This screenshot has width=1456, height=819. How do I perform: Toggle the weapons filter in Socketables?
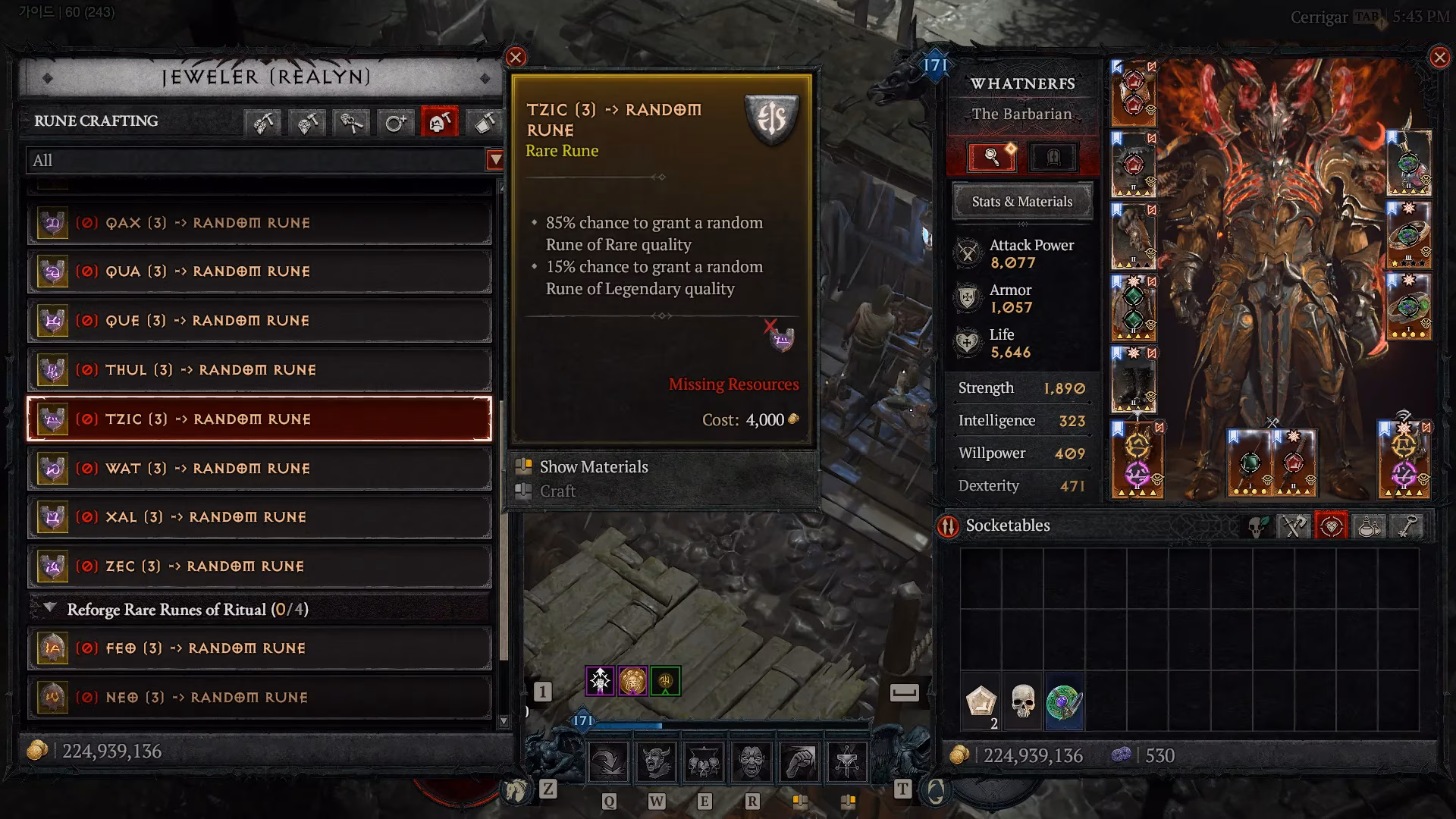pos(1294,526)
